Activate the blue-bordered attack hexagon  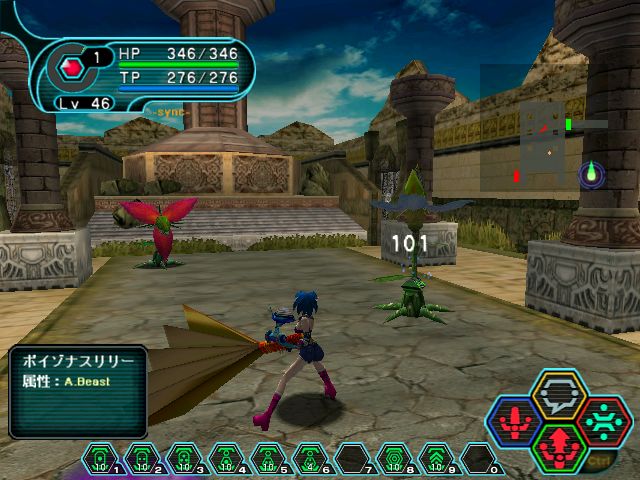(515, 422)
